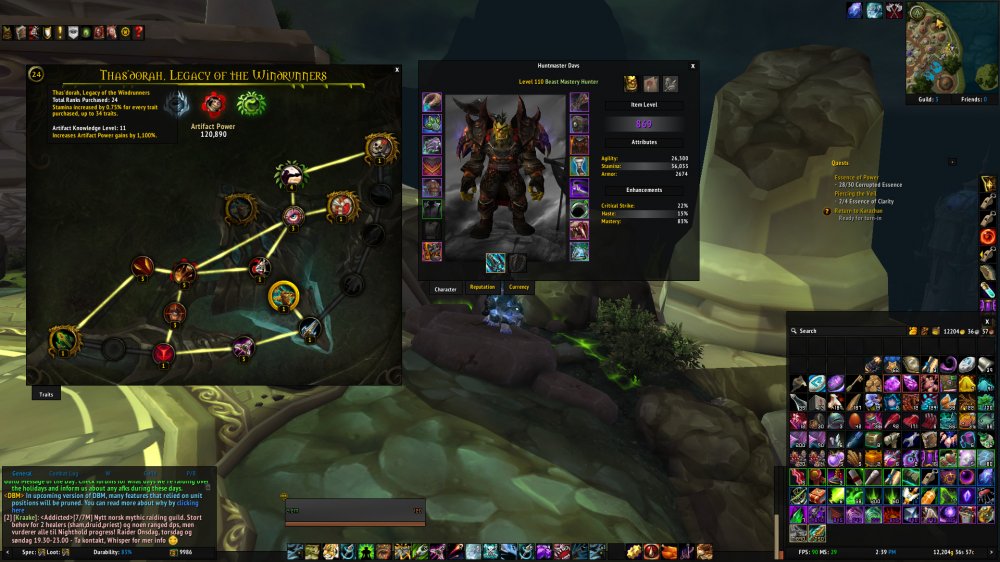
Task: Close the Thas'dorah artifact window
Action: (x=397, y=70)
